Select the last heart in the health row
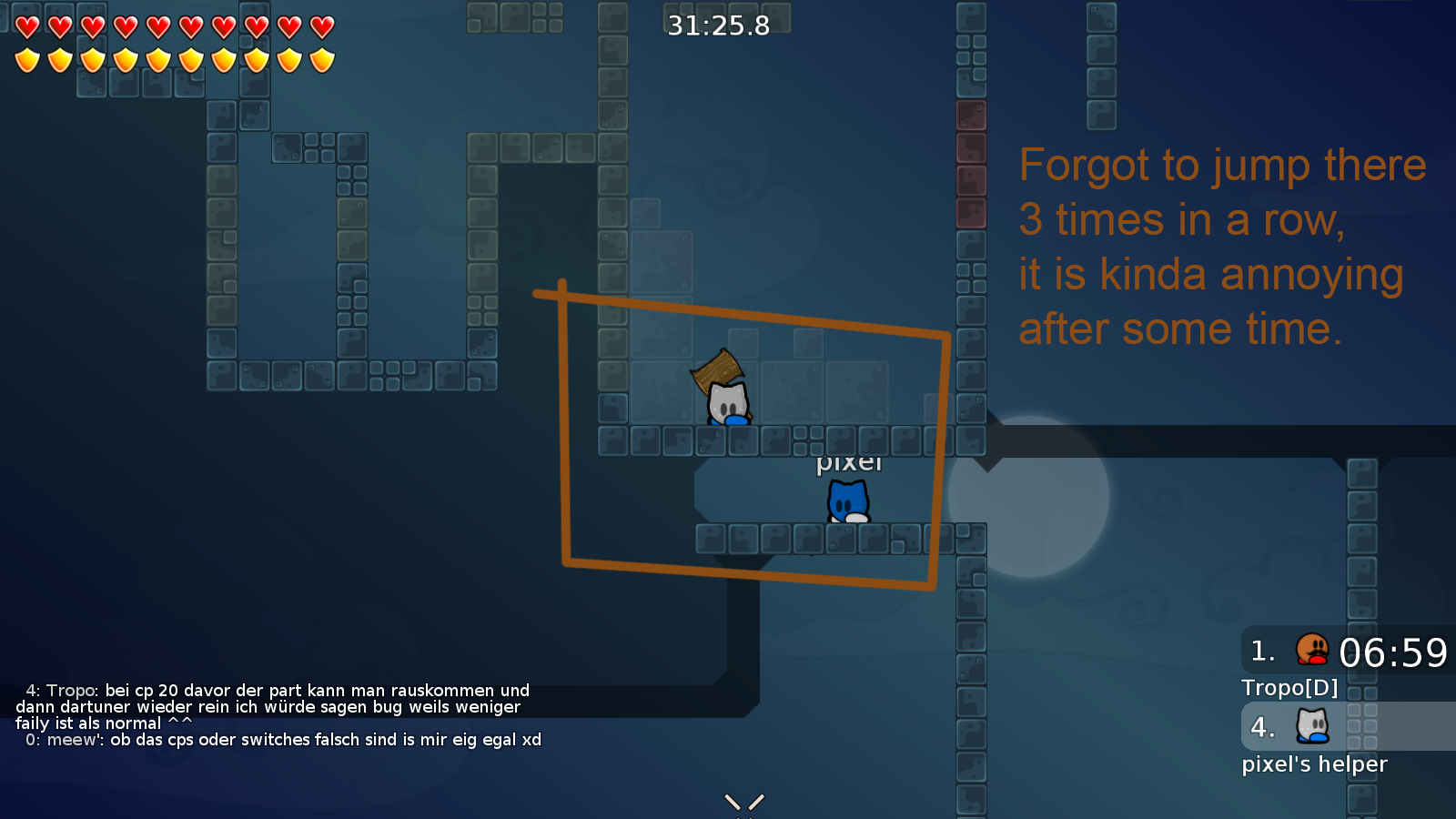This screenshot has height=819, width=1456. pos(320,27)
